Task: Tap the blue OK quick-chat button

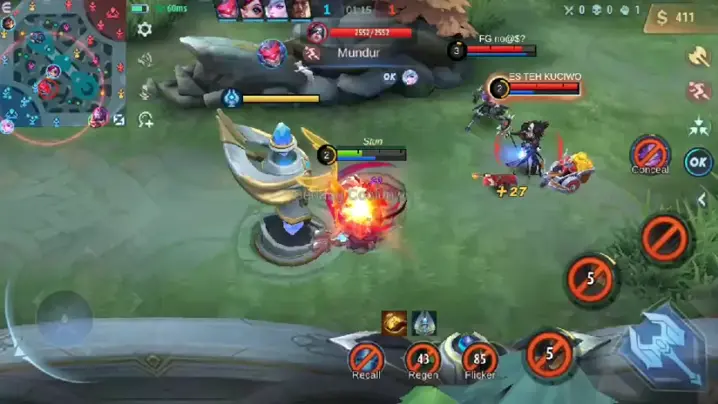Action: (x=698, y=161)
